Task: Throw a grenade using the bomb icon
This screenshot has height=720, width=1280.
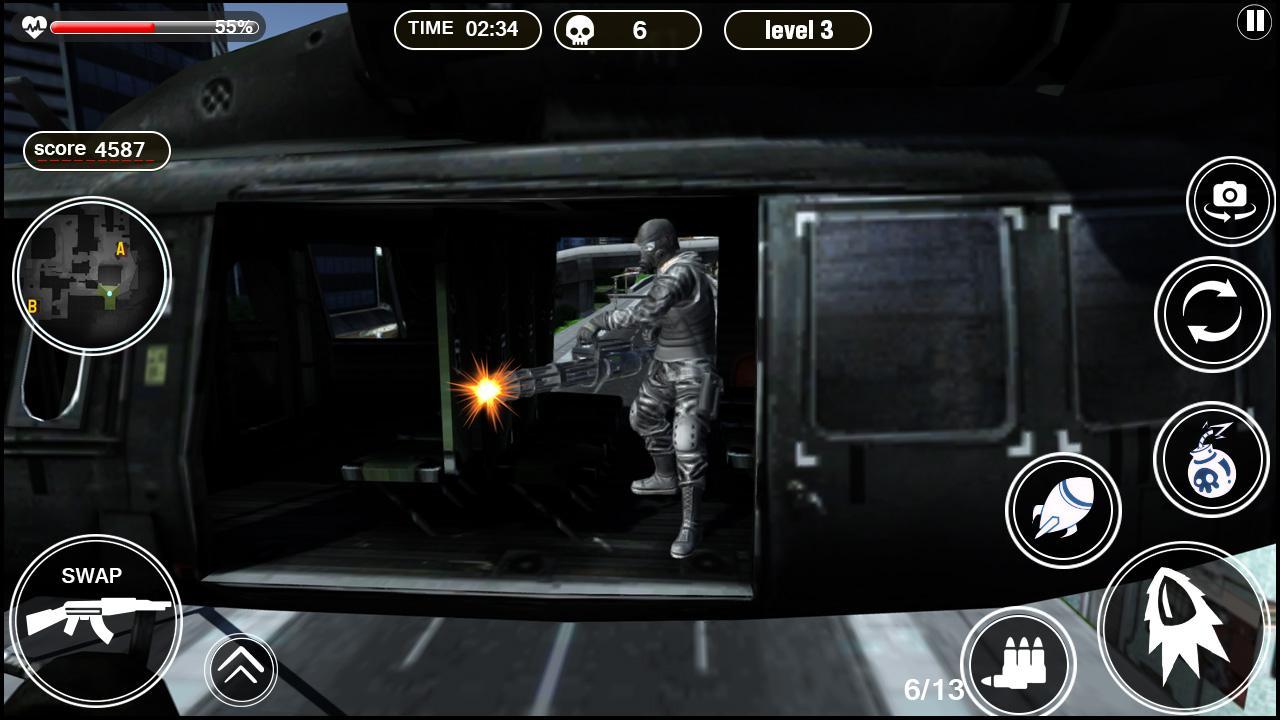Action: [1211, 458]
